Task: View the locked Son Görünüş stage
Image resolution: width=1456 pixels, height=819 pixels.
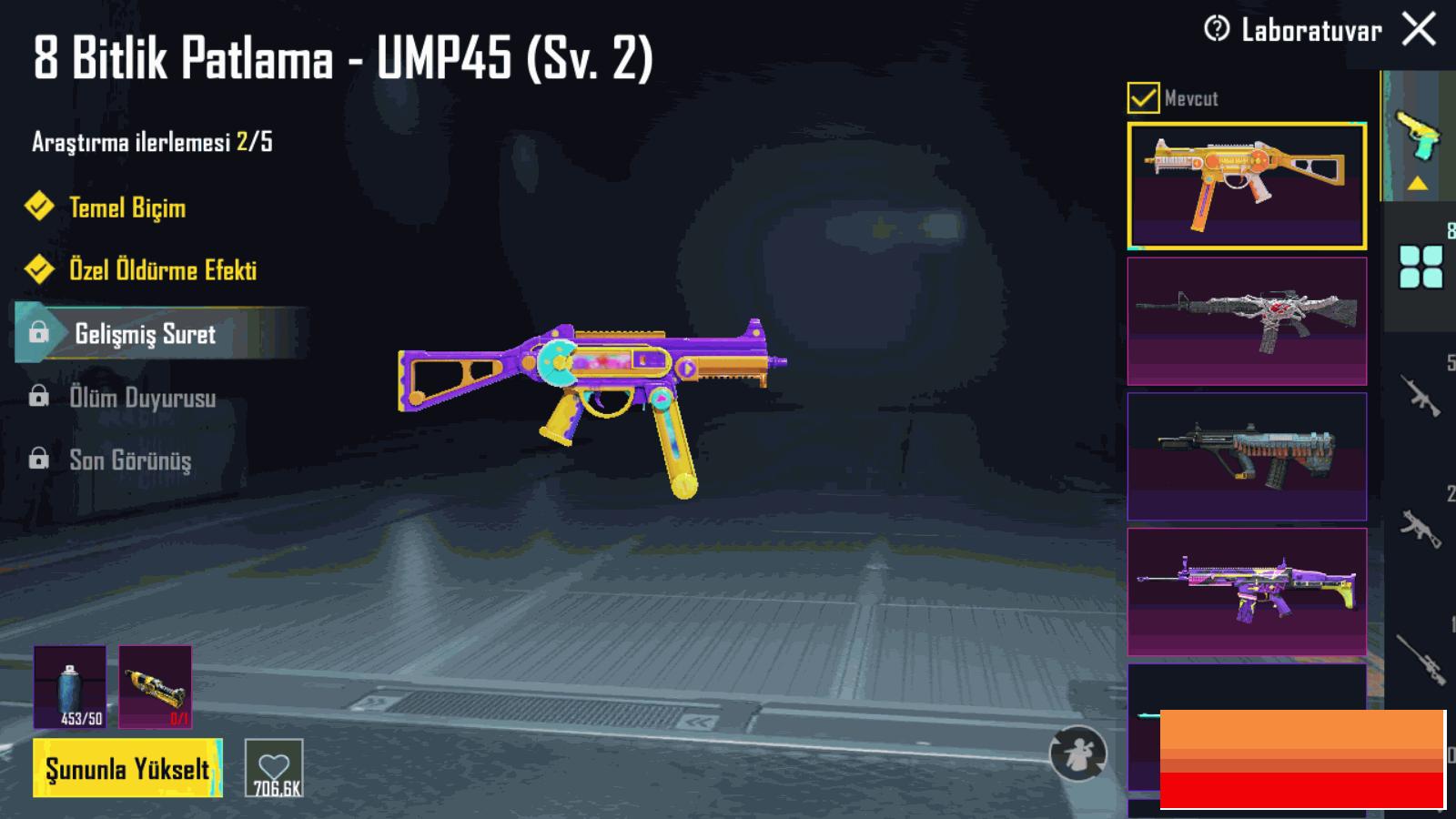Action: [x=130, y=460]
